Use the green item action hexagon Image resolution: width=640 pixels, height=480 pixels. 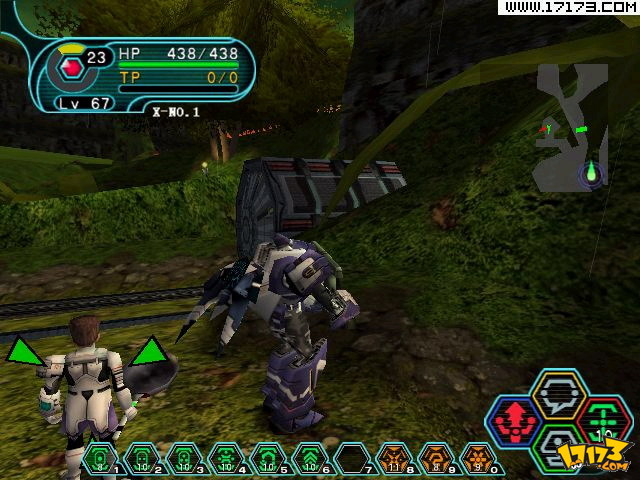coord(602,420)
